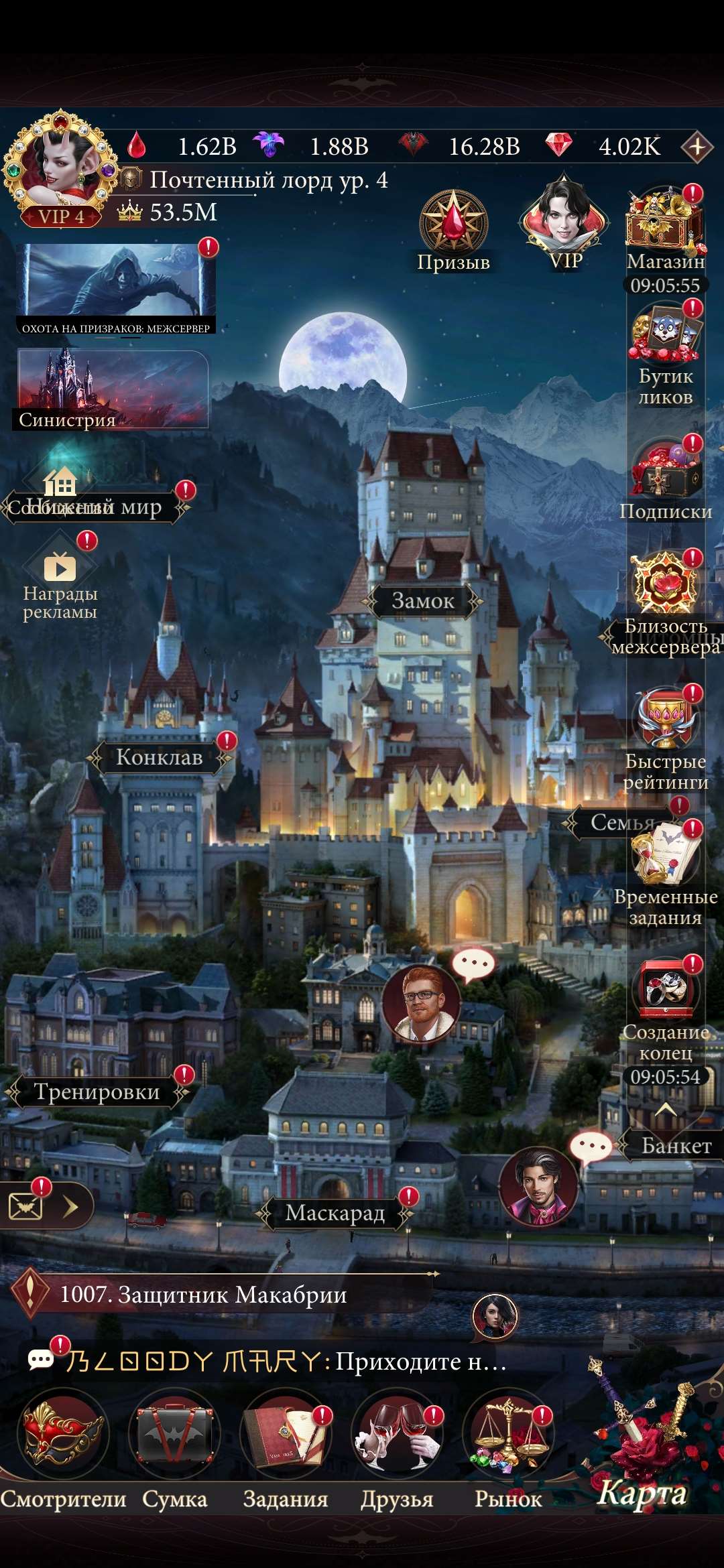The height and width of the screenshot is (1568, 724).
Task: Claim Награды рекламы ad rewards
Action: click(60, 570)
